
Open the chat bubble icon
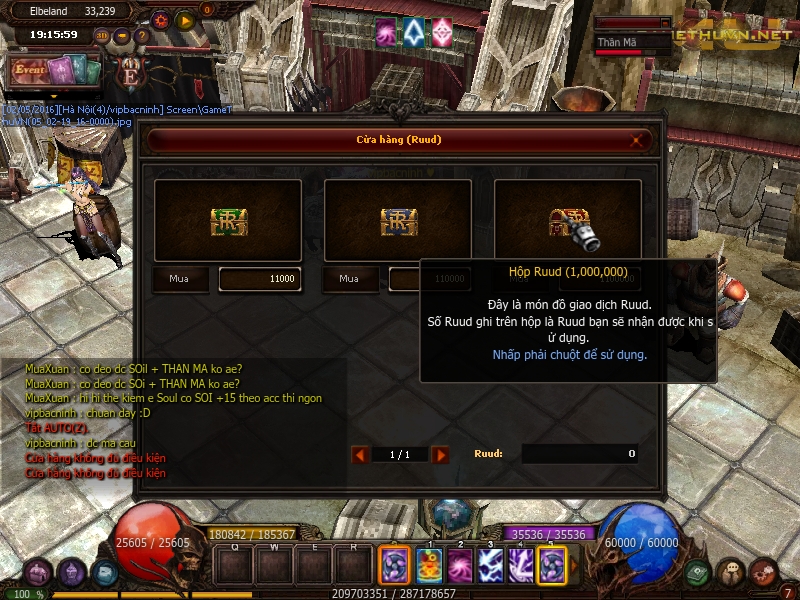(732, 572)
